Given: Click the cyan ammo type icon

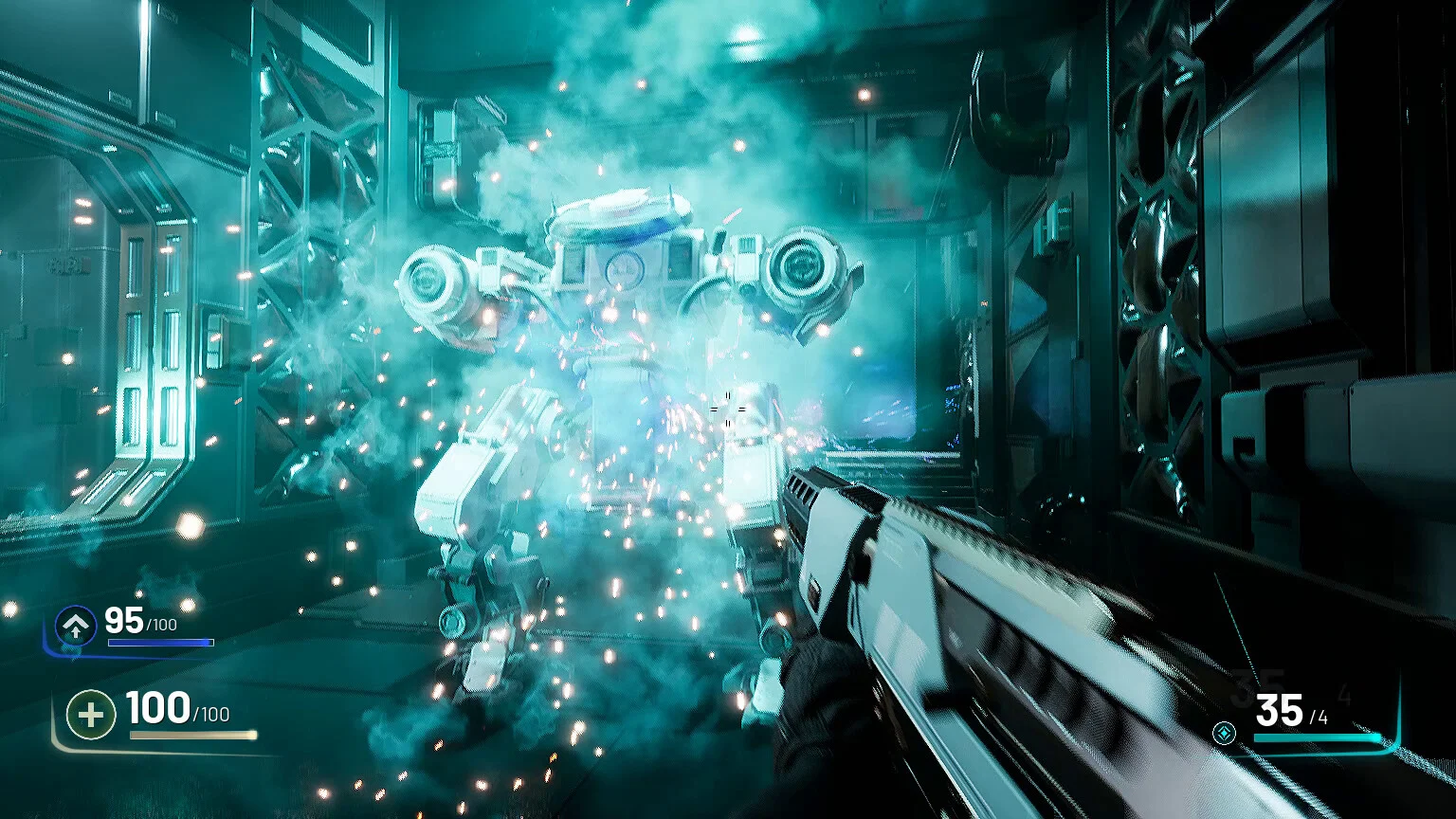Looking at the screenshot, I should (1224, 732).
